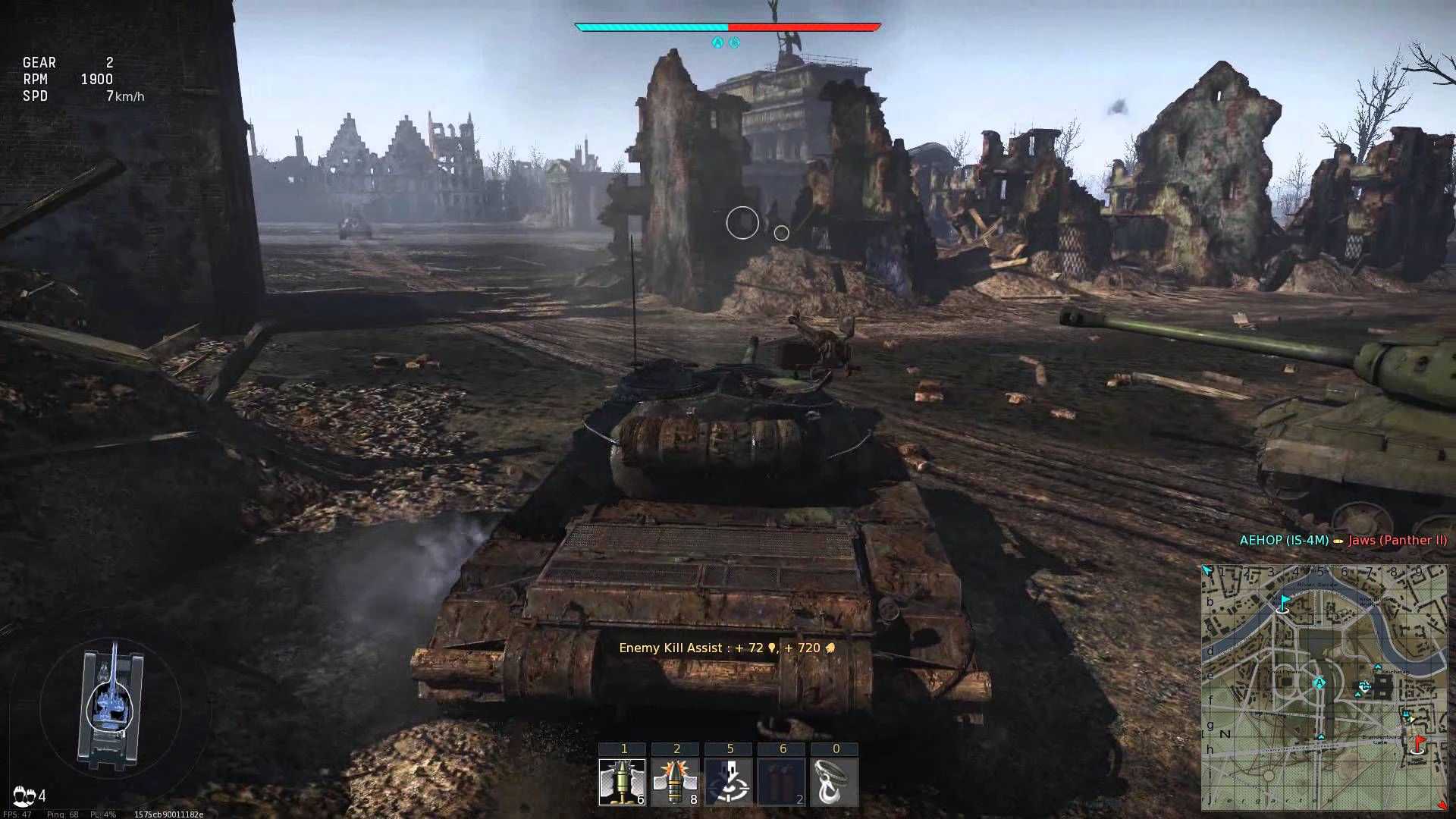Click the tank damage status indicator
This screenshot has width=1456, height=819.
(111, 707)
